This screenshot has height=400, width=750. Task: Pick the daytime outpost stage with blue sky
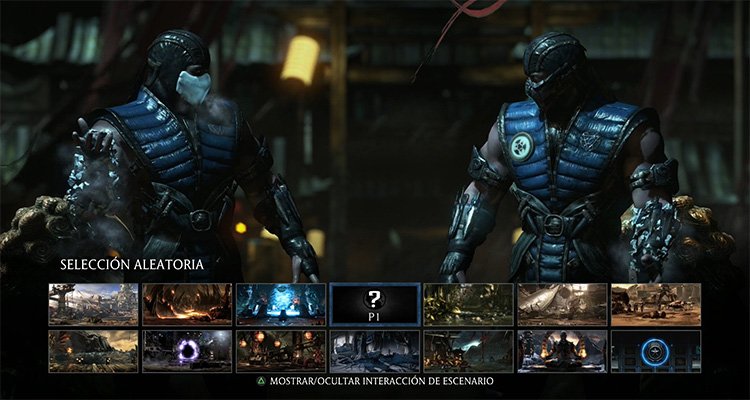tap(93, 304)
